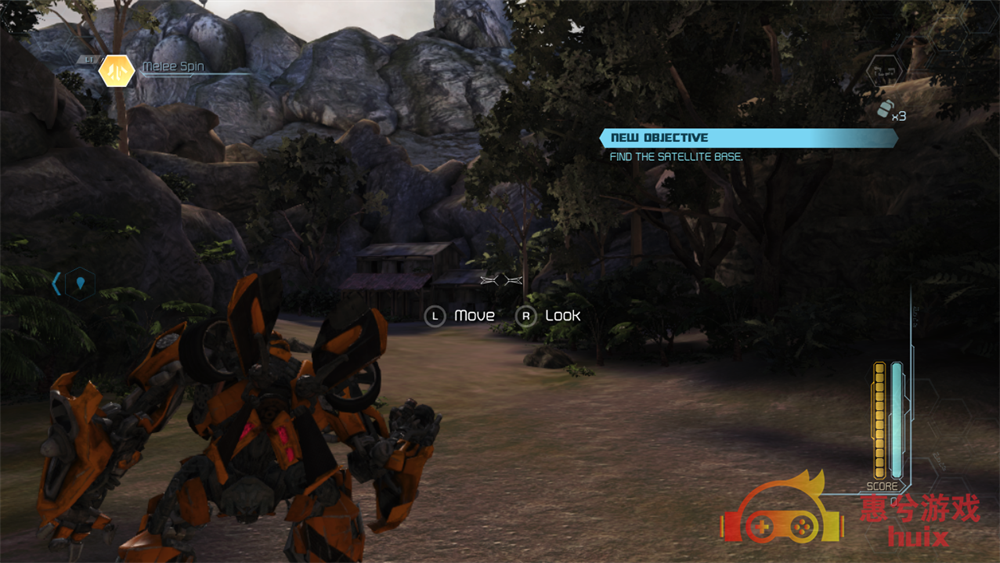Open the New Objective tracker banner
This screenshot has height=563, width=1000.
tap(748, 138)
